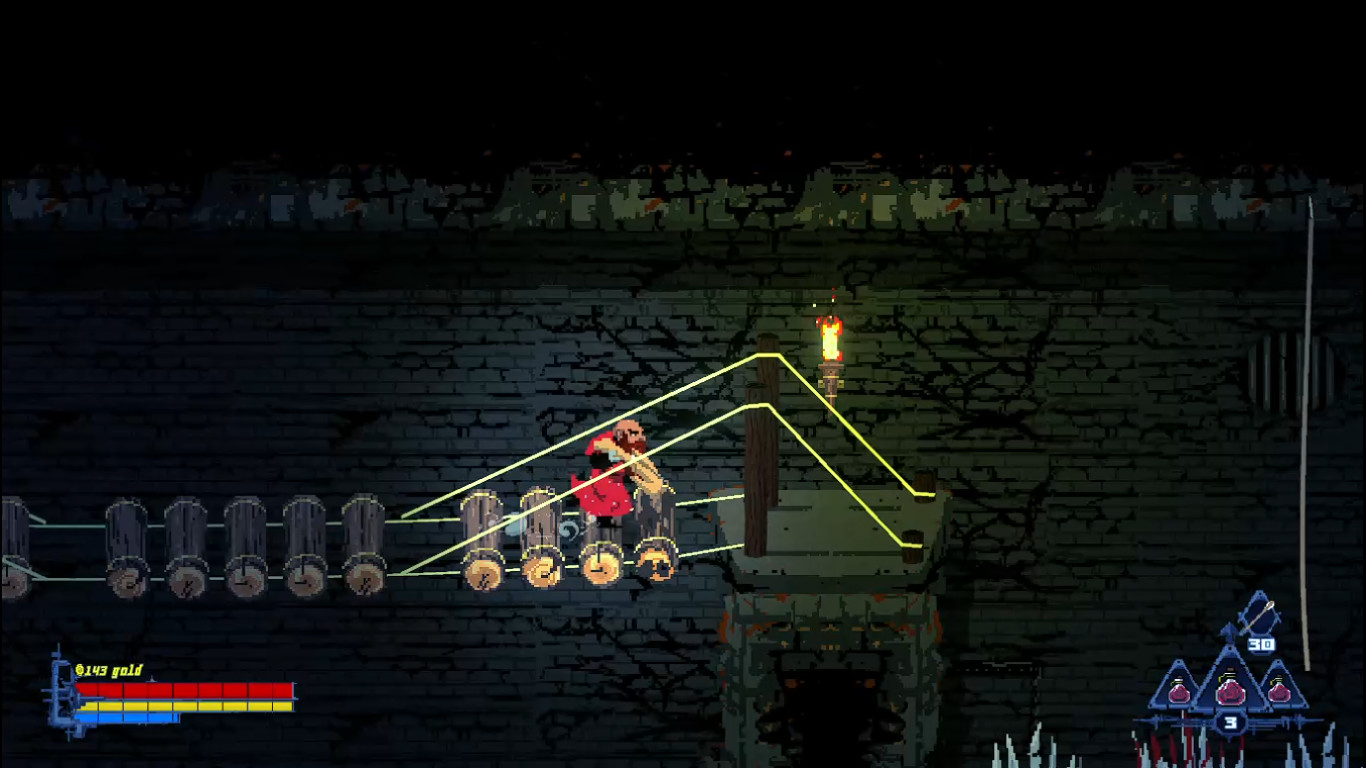Click the metal grate on the right wall

pyautogui.click(x=1288, y=370)
